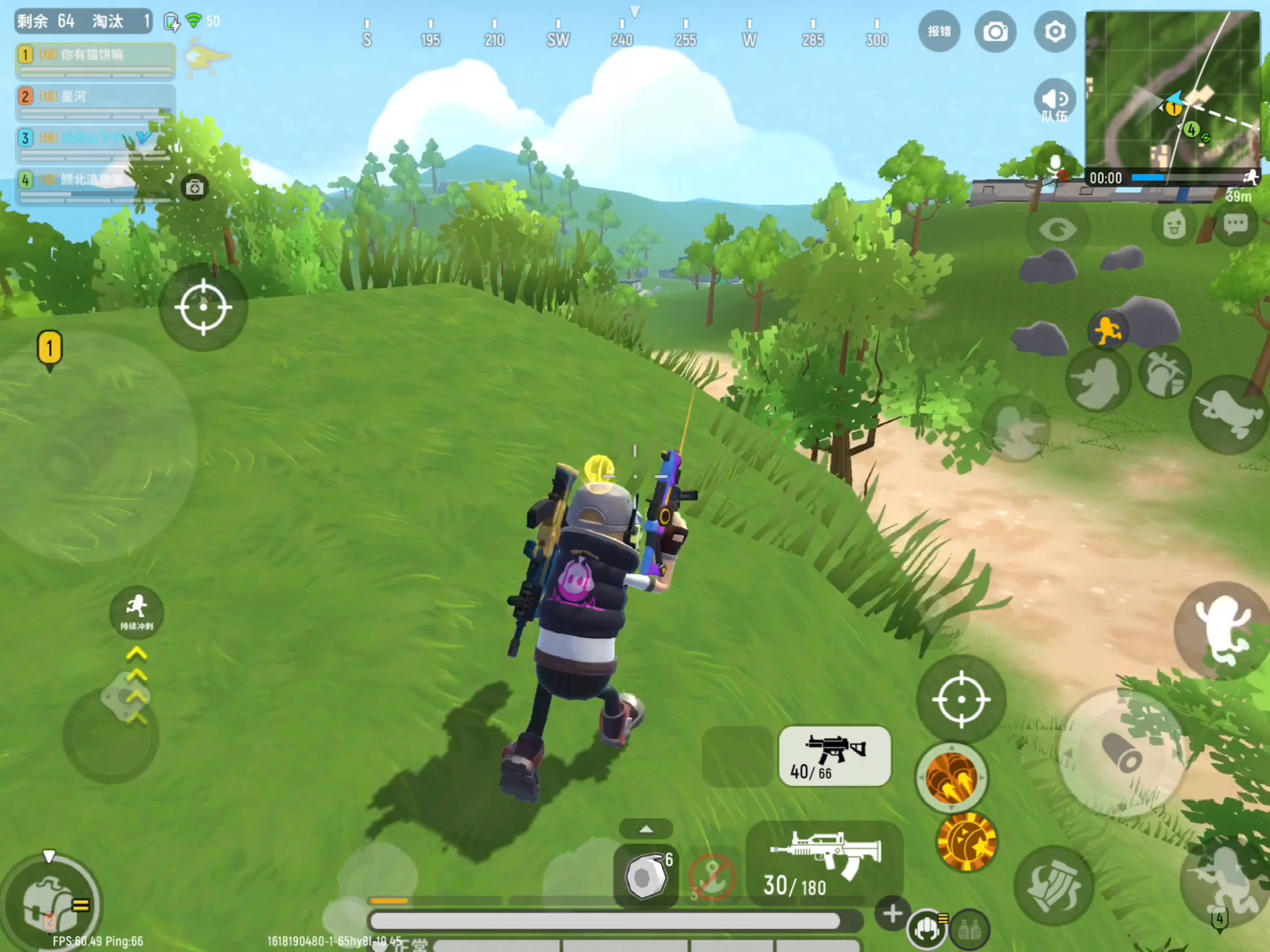Open the settings gear menu
Viewport: 1270px width, 952px height.
pyautogui.click(x=1054, y=32)
